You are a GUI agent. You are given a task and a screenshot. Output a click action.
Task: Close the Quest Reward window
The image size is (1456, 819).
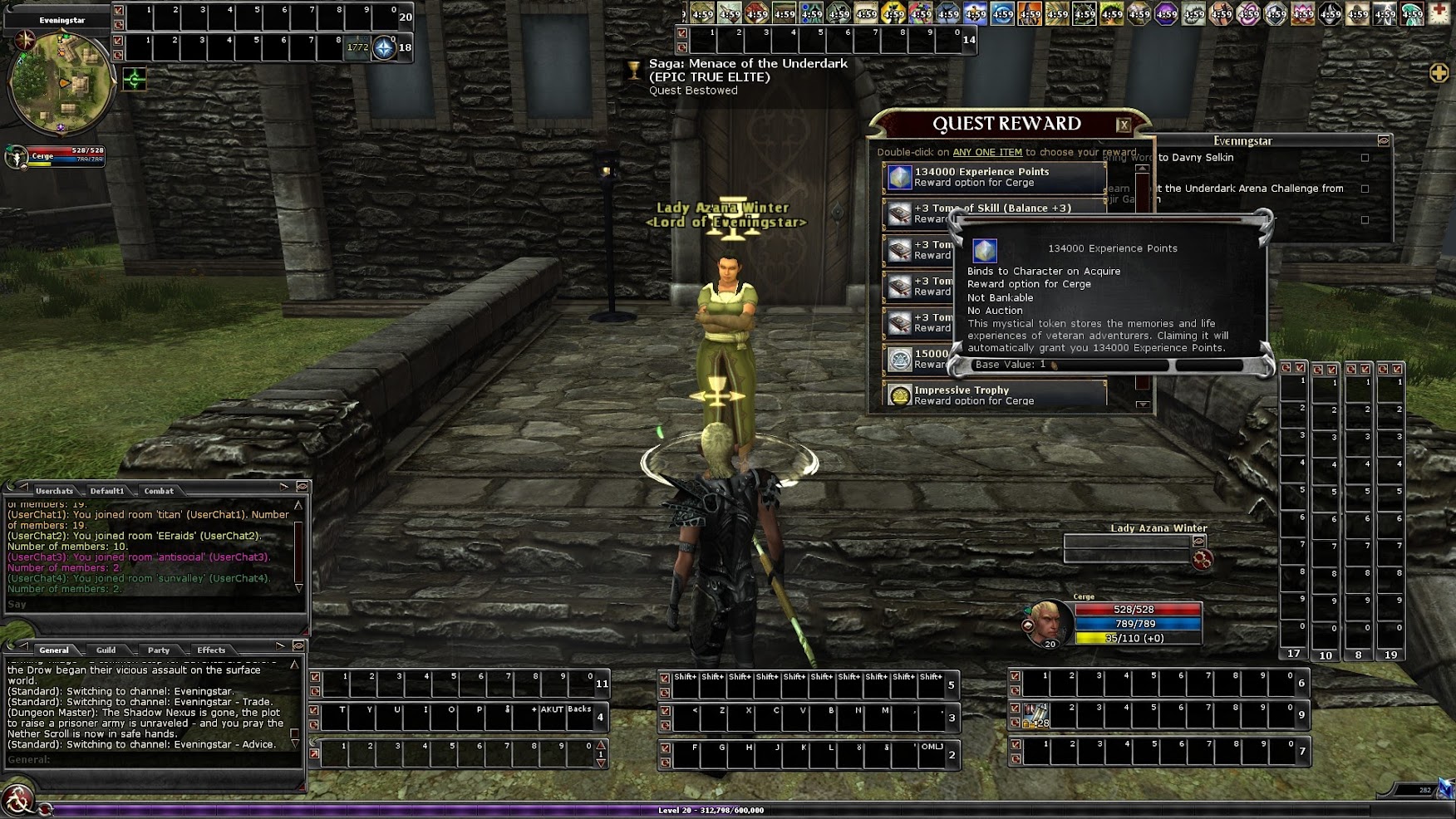click(x=1124, y=125)
